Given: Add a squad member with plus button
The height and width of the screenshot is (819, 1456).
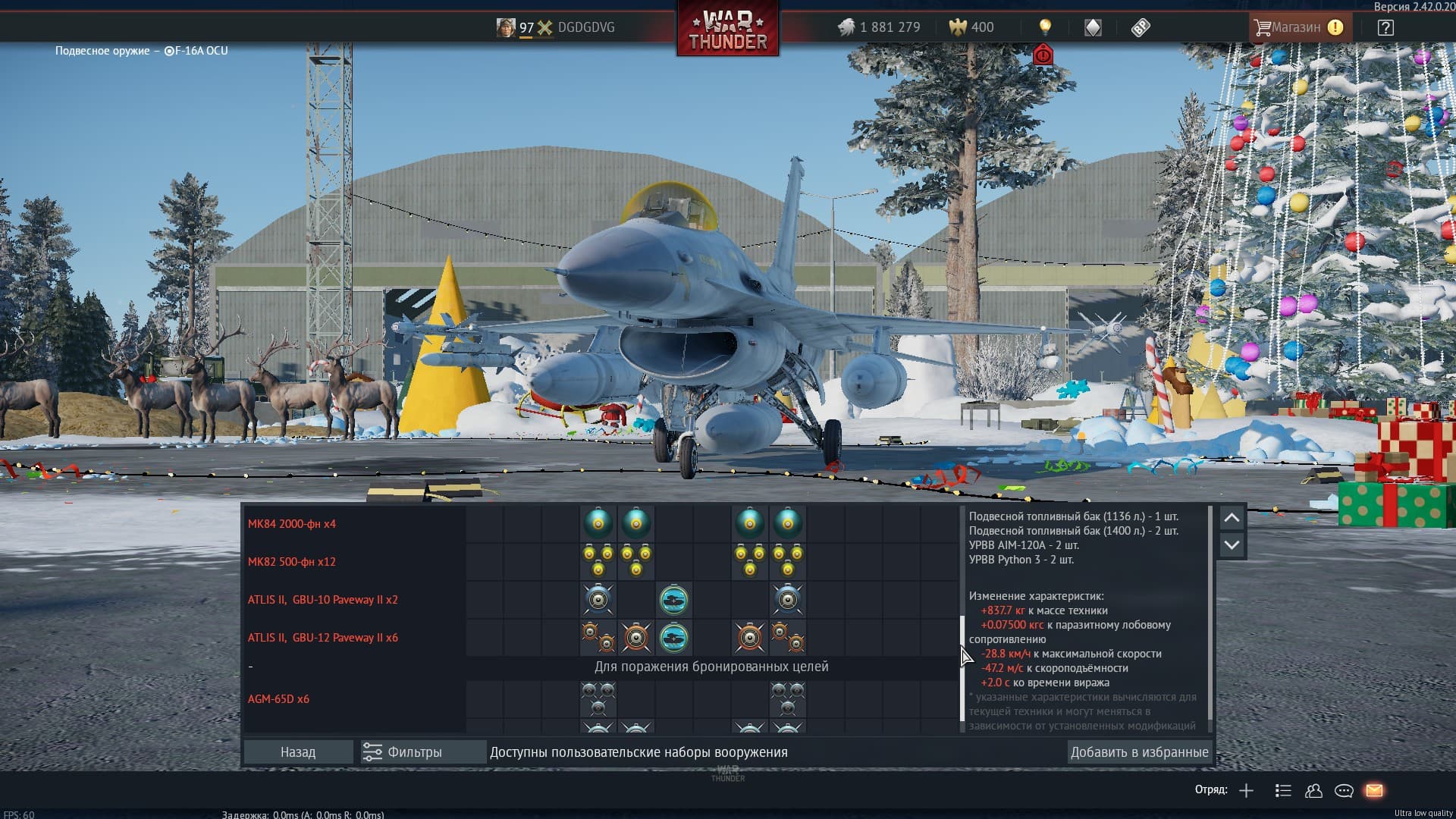Looking at the screenshot, I should point(1246,790).
